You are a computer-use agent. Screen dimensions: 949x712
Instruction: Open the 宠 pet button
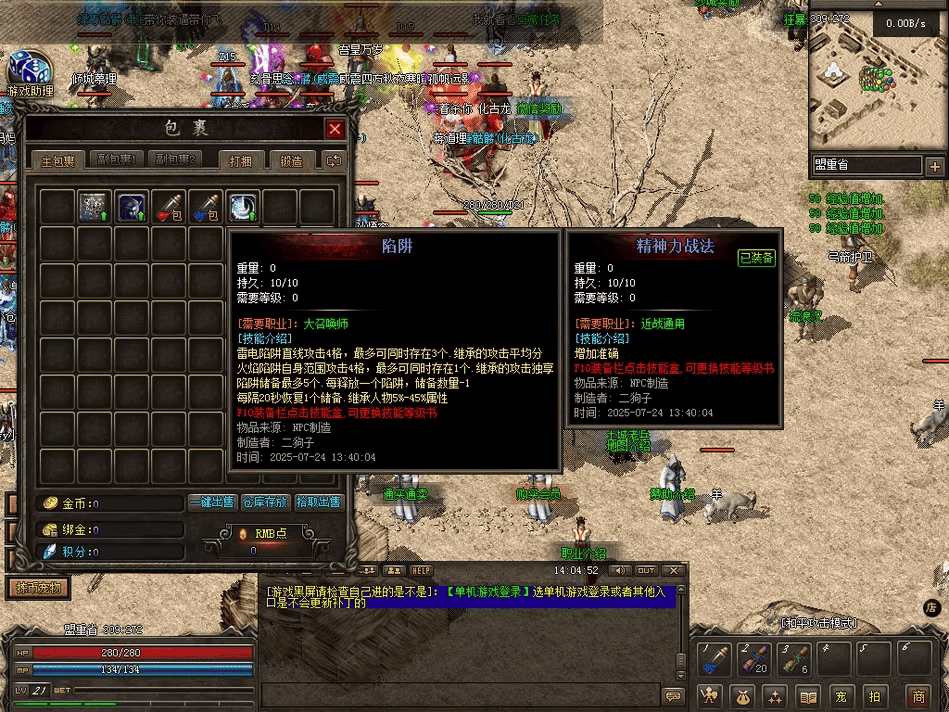click(842, 695)
